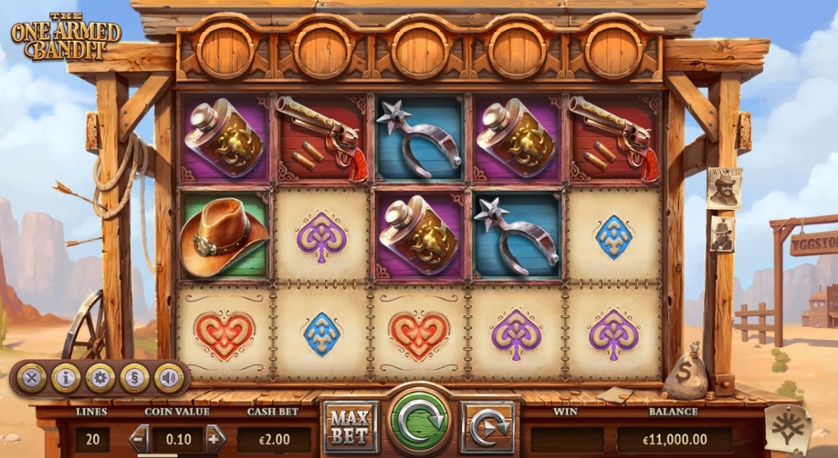Click the MAX BET button
Viewport: 838px width, 458px height.
(x=350, y=425)
